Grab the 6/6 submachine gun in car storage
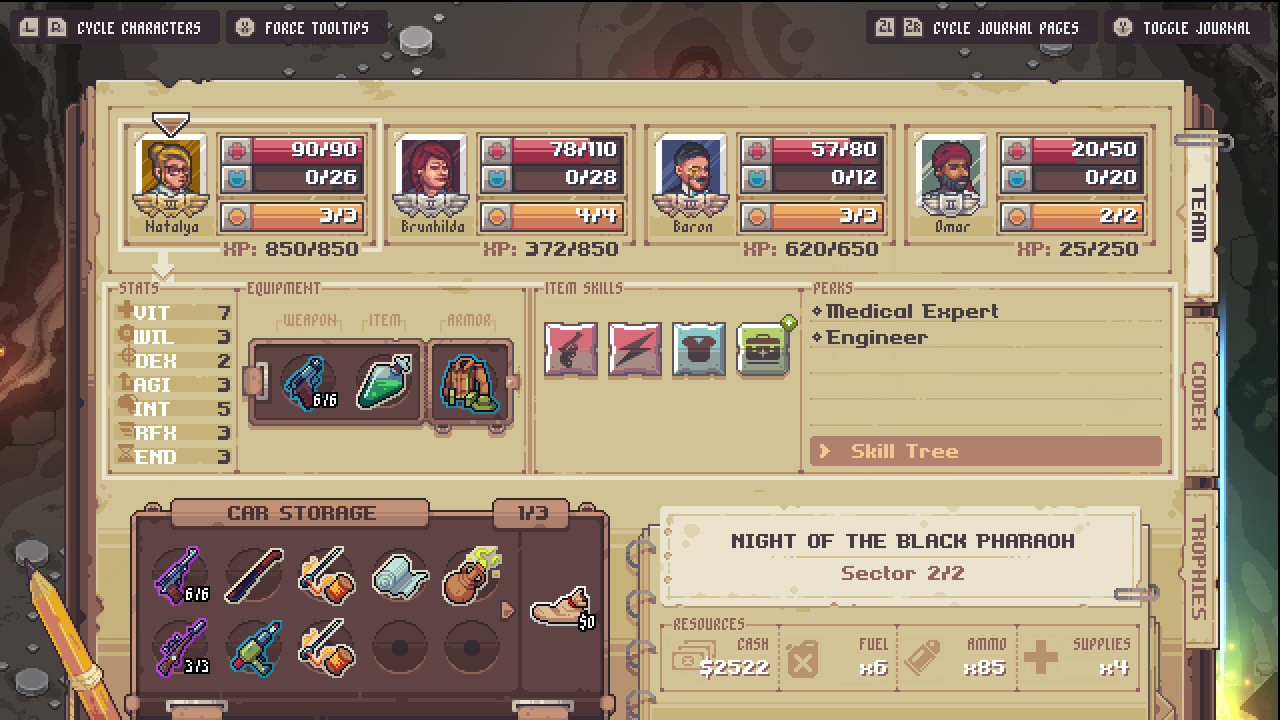Viewport: 1280px width, 720px height. coord(177,576)
